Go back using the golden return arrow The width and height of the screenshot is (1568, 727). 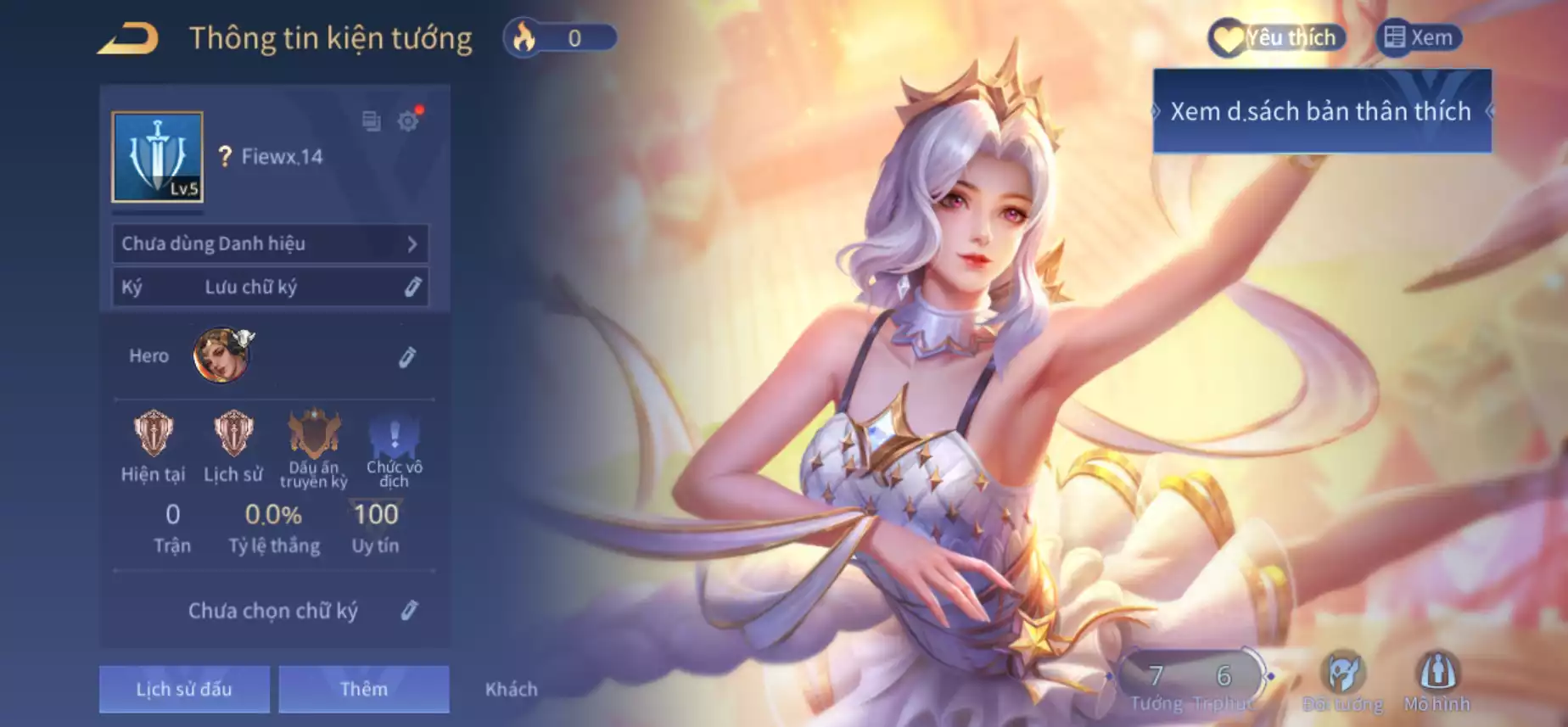[129, 39]
